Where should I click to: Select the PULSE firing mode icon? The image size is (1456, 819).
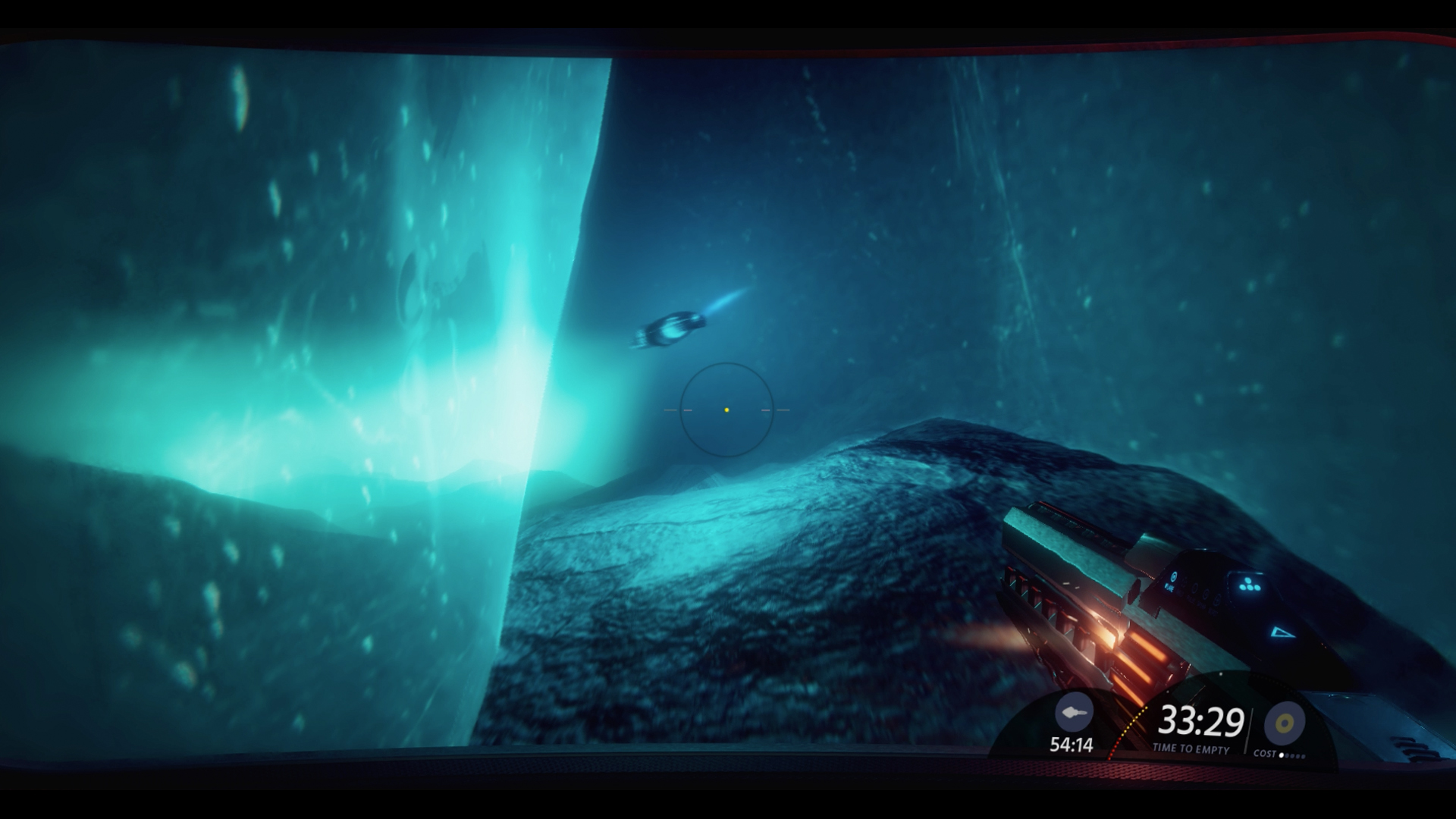1195,588
